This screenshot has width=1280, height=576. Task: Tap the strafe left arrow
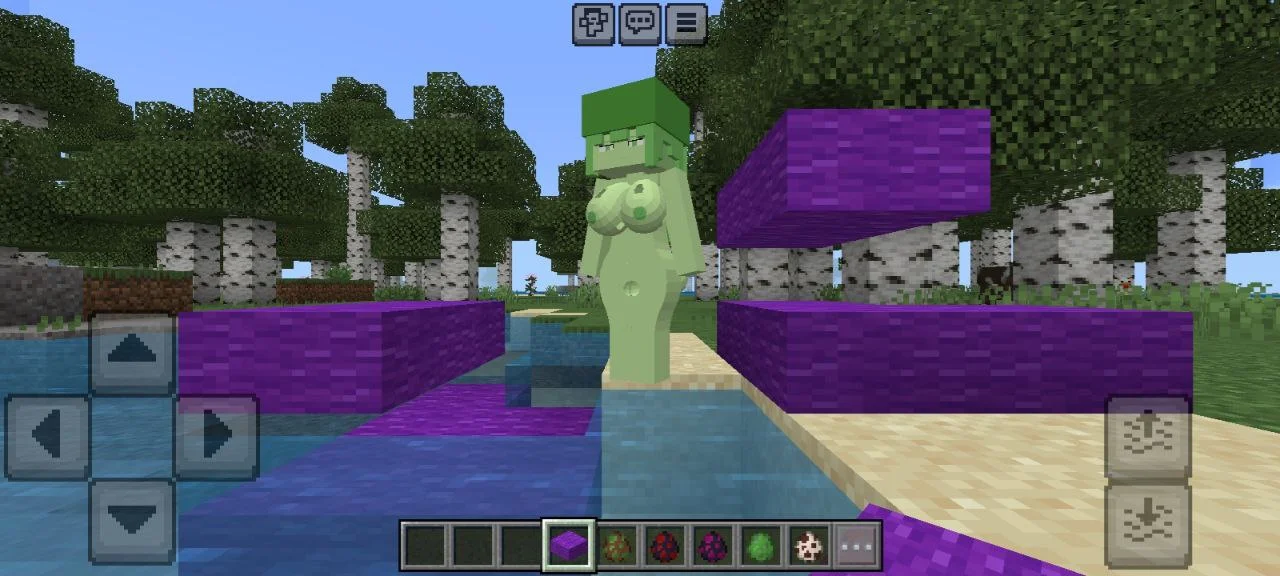48,436
